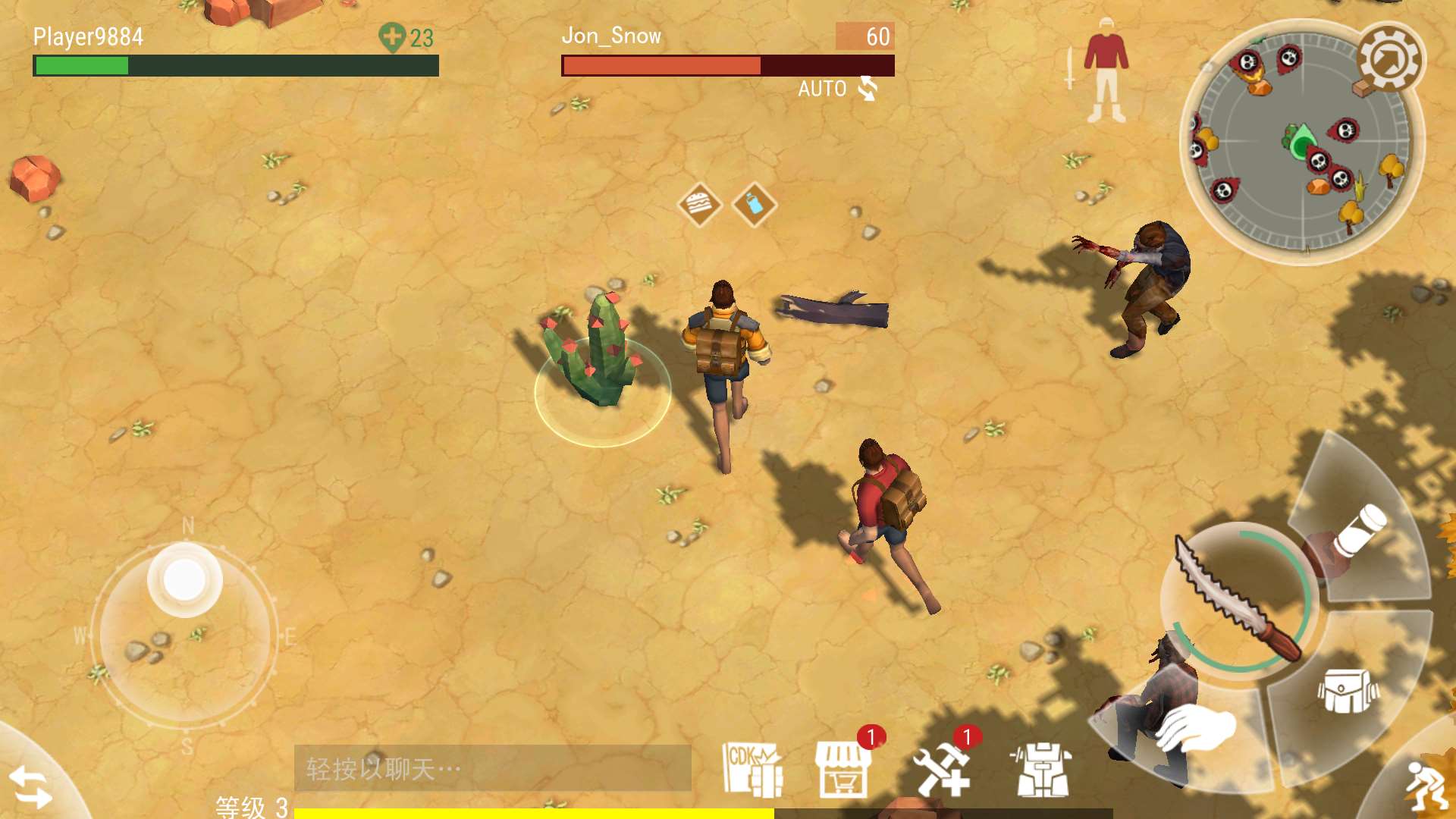
Task: Tap the chat input box
Action: tap(492, 769)
